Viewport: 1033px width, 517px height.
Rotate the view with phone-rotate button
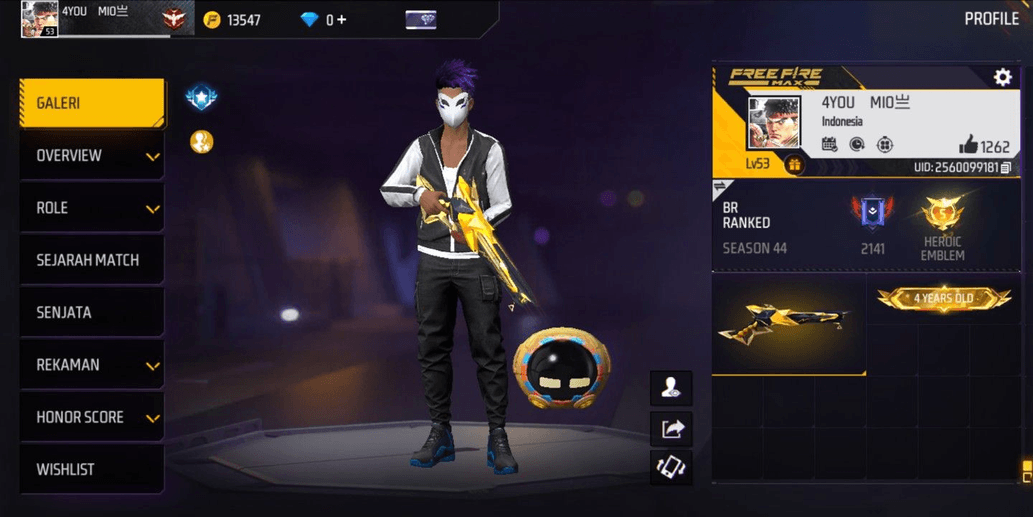671,467
